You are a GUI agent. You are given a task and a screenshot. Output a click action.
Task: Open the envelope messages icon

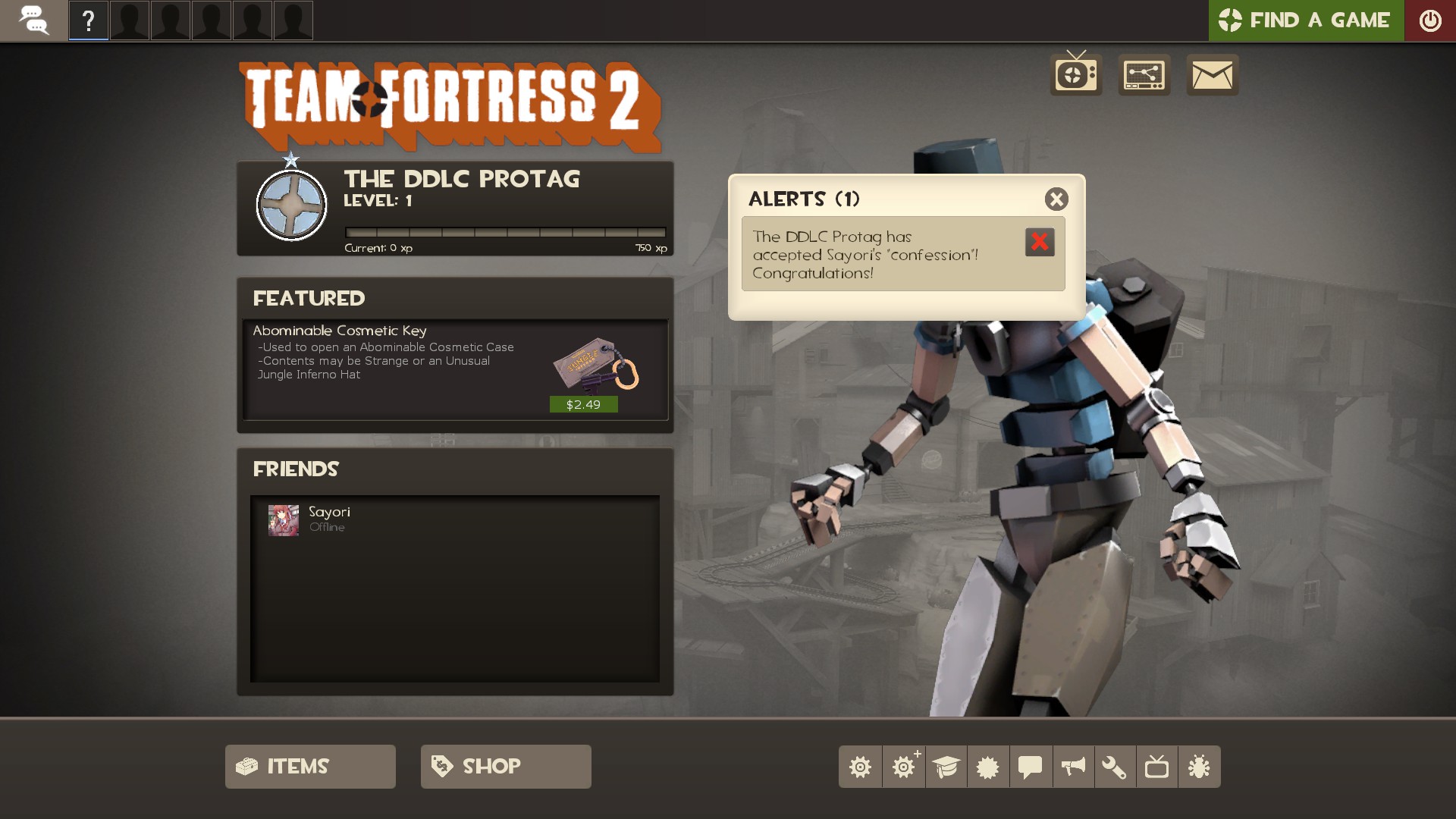[1212, 75]
